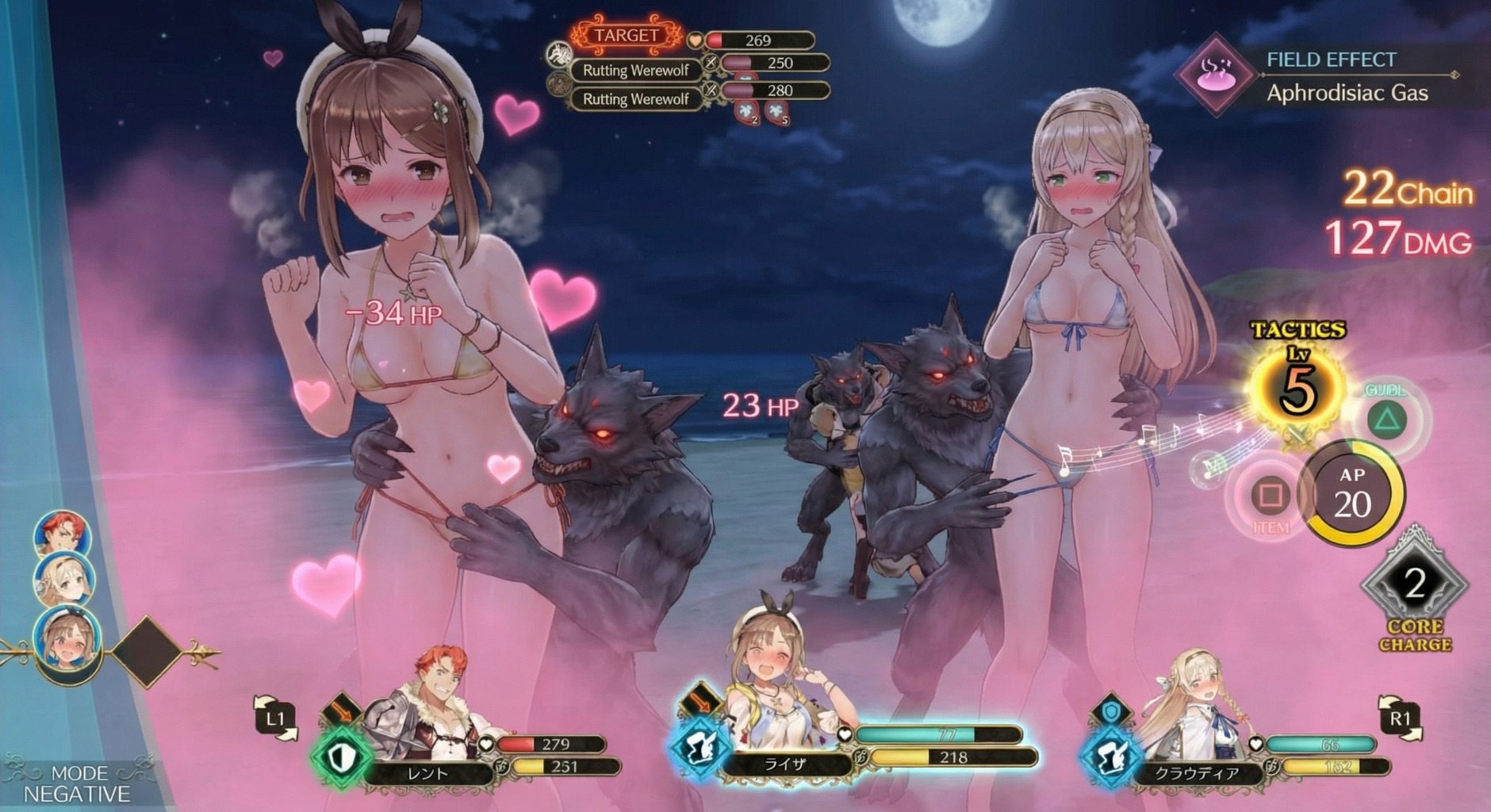Click the Core Charge diamond icon
The image size is (1491, 812).
click(x=1415, y=585)
